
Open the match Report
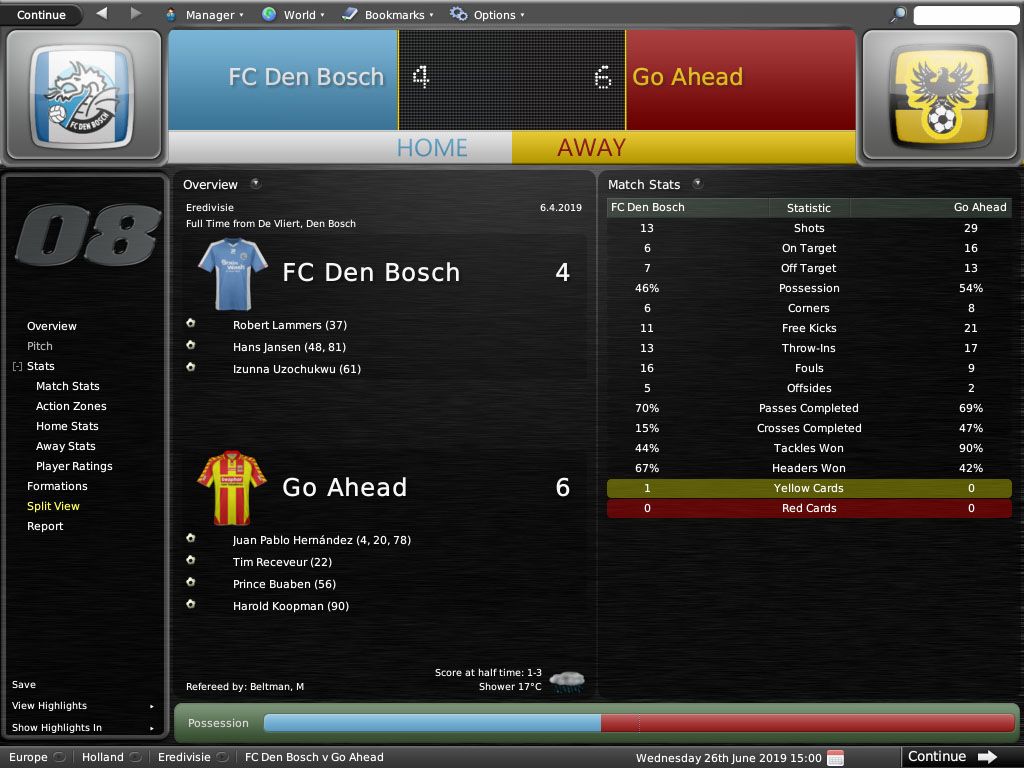point(45,526)
